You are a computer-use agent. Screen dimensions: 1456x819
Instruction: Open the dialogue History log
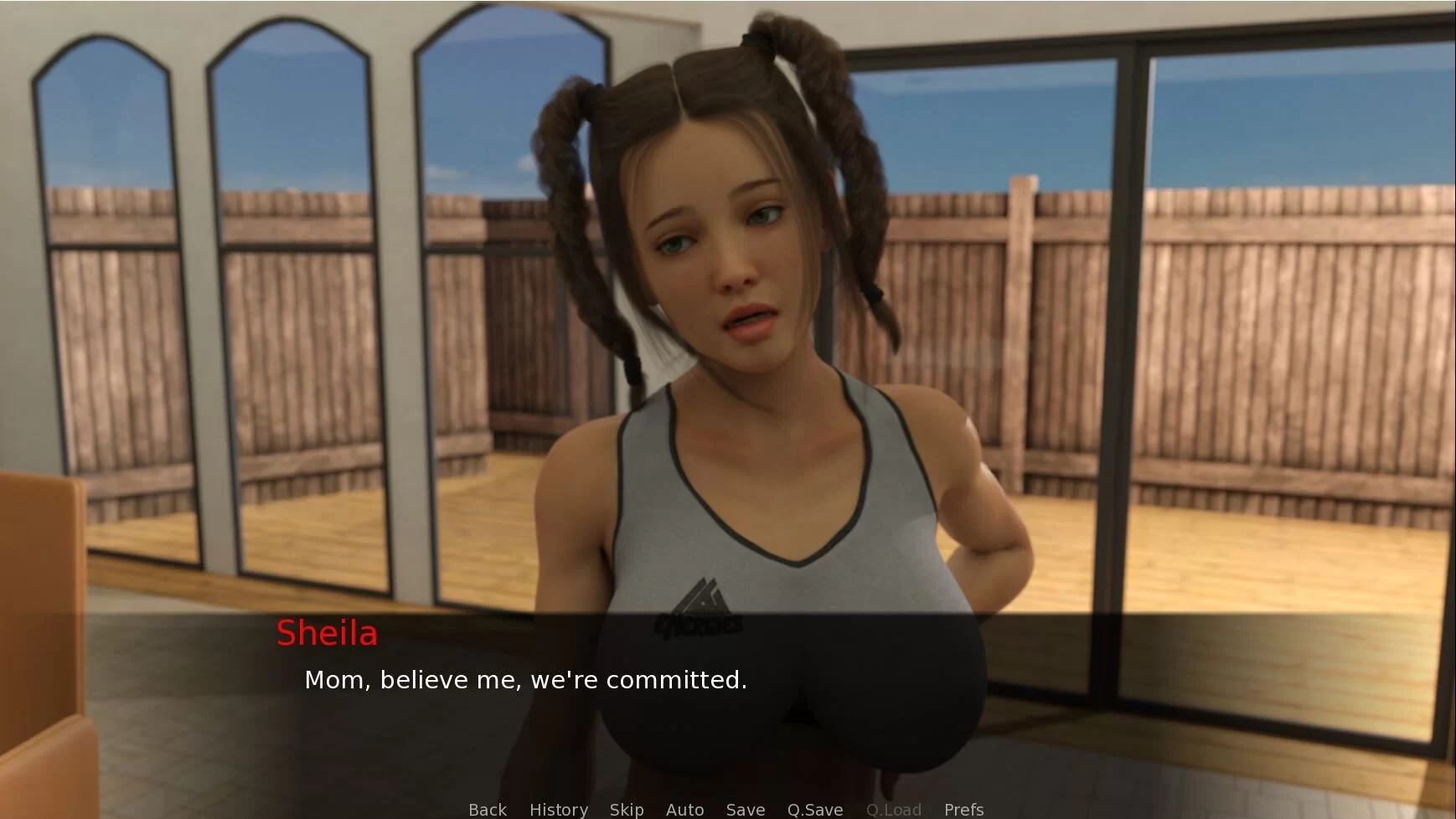(558, 810)
